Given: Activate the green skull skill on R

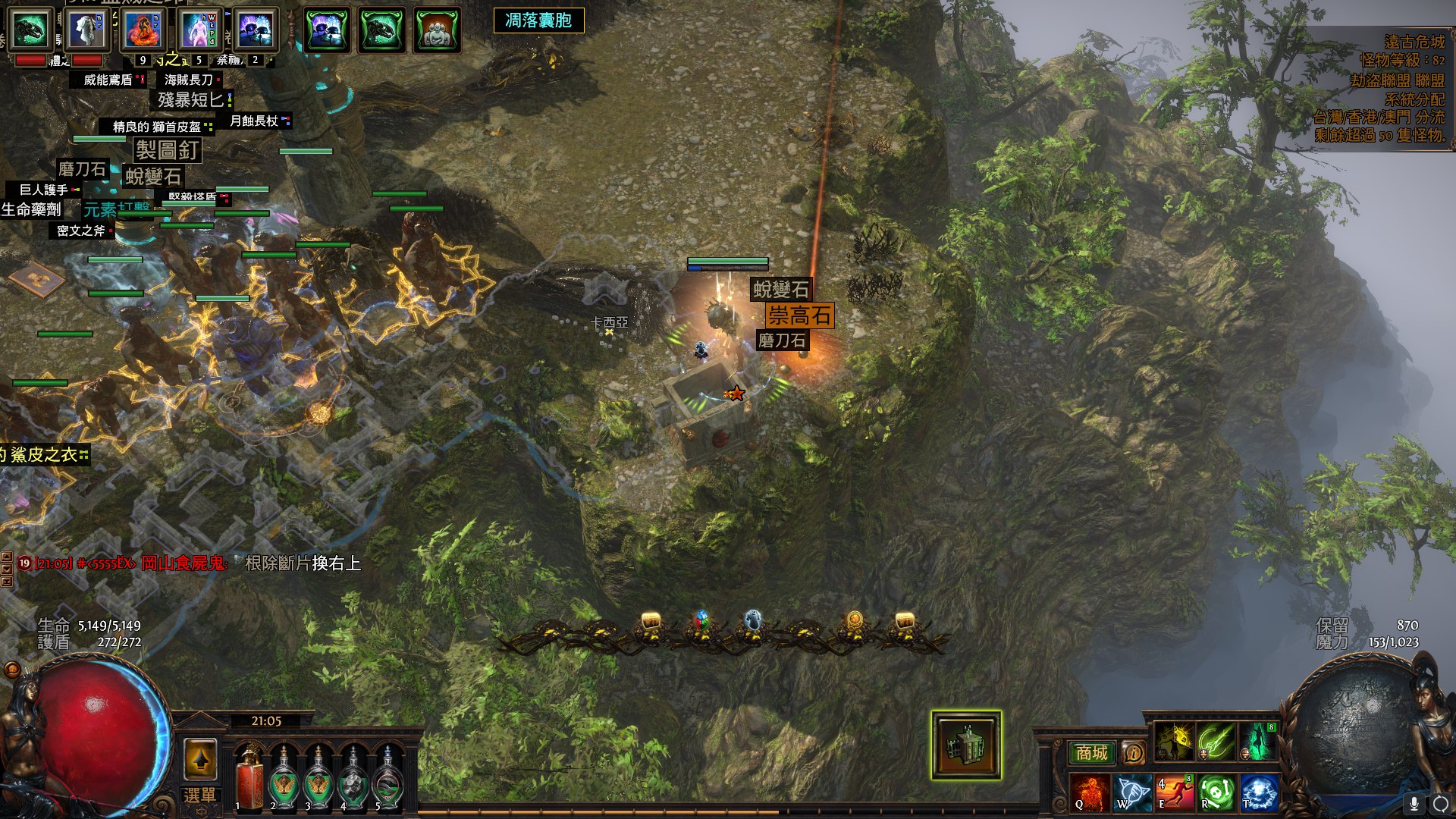Looking at the screenshot, I should coord(1216,792).
